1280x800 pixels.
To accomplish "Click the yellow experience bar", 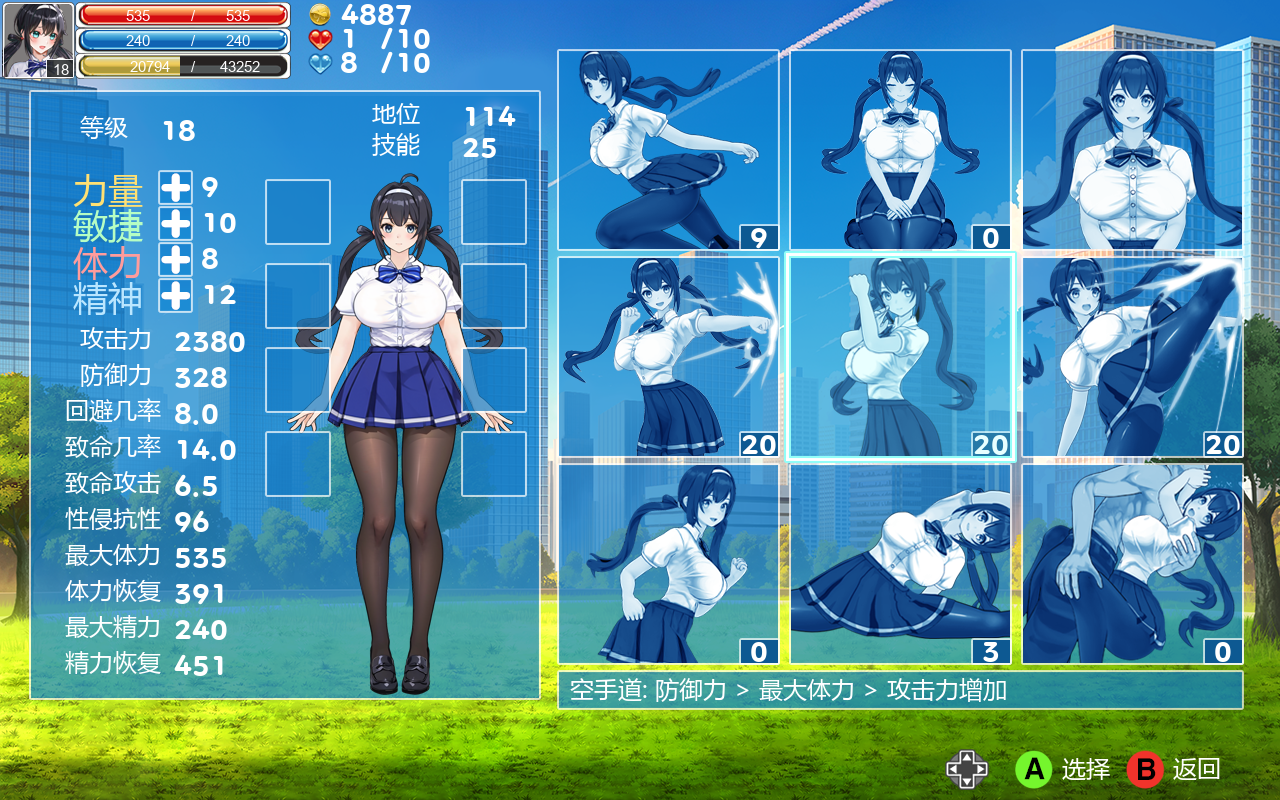I will (x=185, y=66).
